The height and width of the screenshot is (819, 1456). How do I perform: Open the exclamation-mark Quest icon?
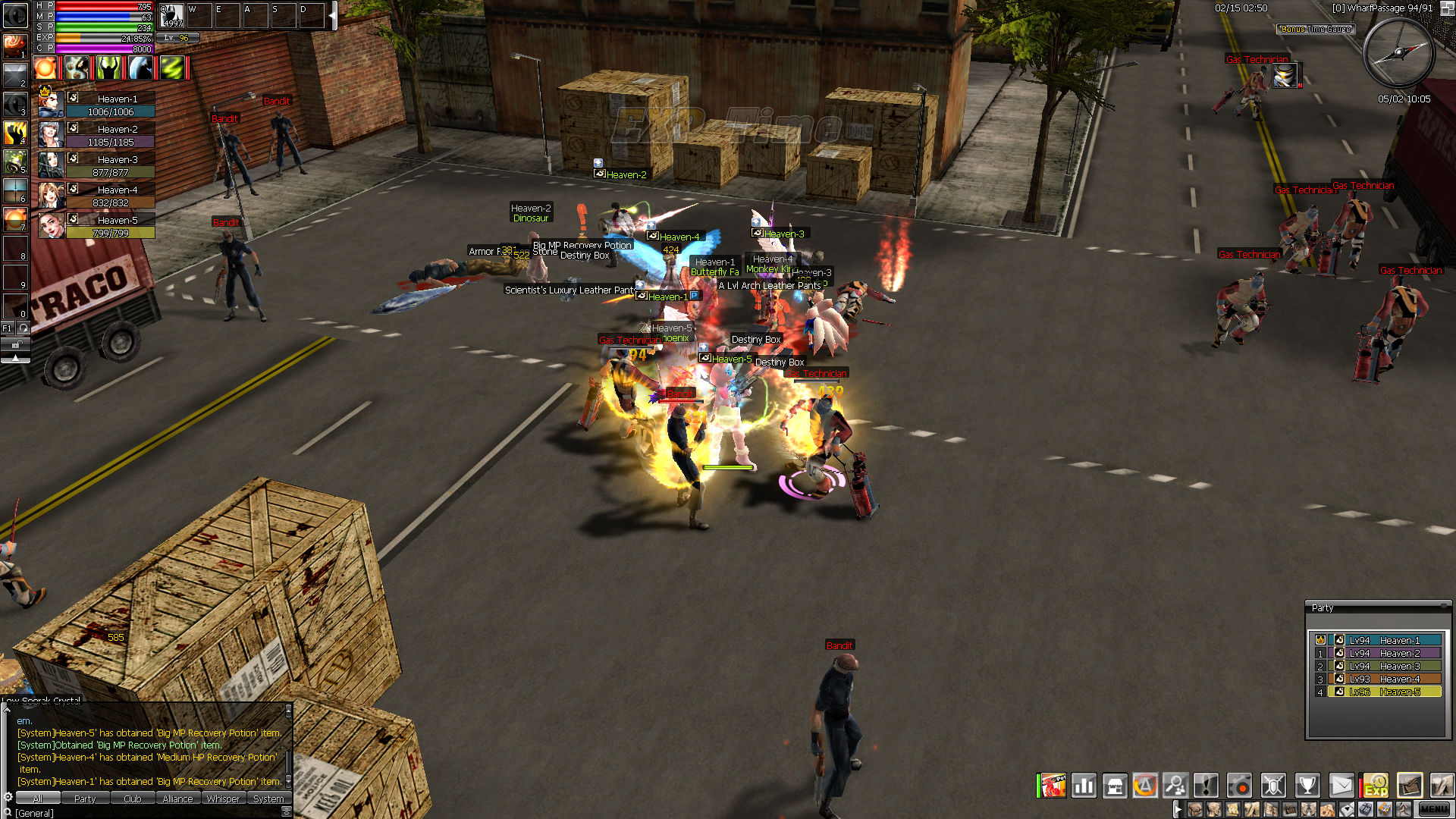point(1207,786)
